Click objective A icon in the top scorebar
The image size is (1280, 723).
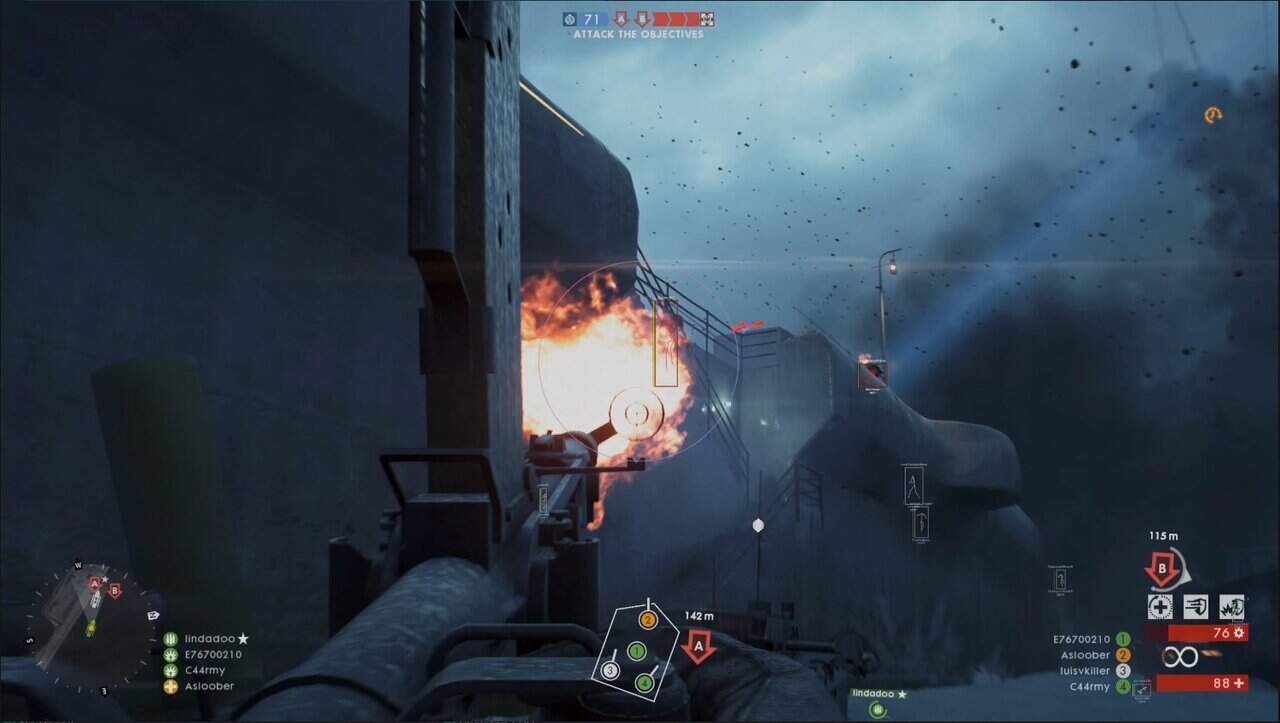[620, 19]
